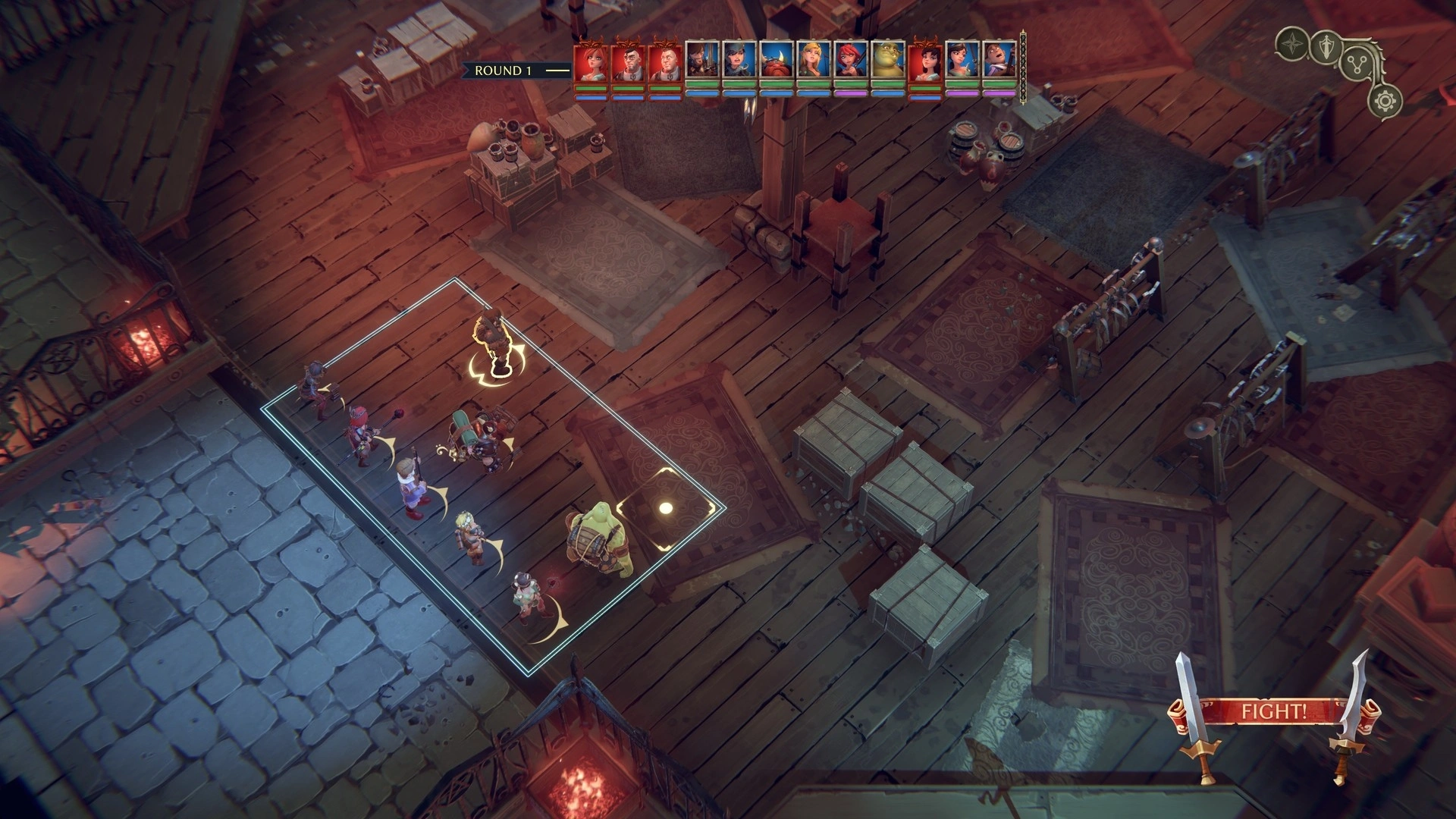Viewport: 1456px width, 819px height.
Task: Choose the blonde elf's turn order portrait
Action: coord(814,61)
